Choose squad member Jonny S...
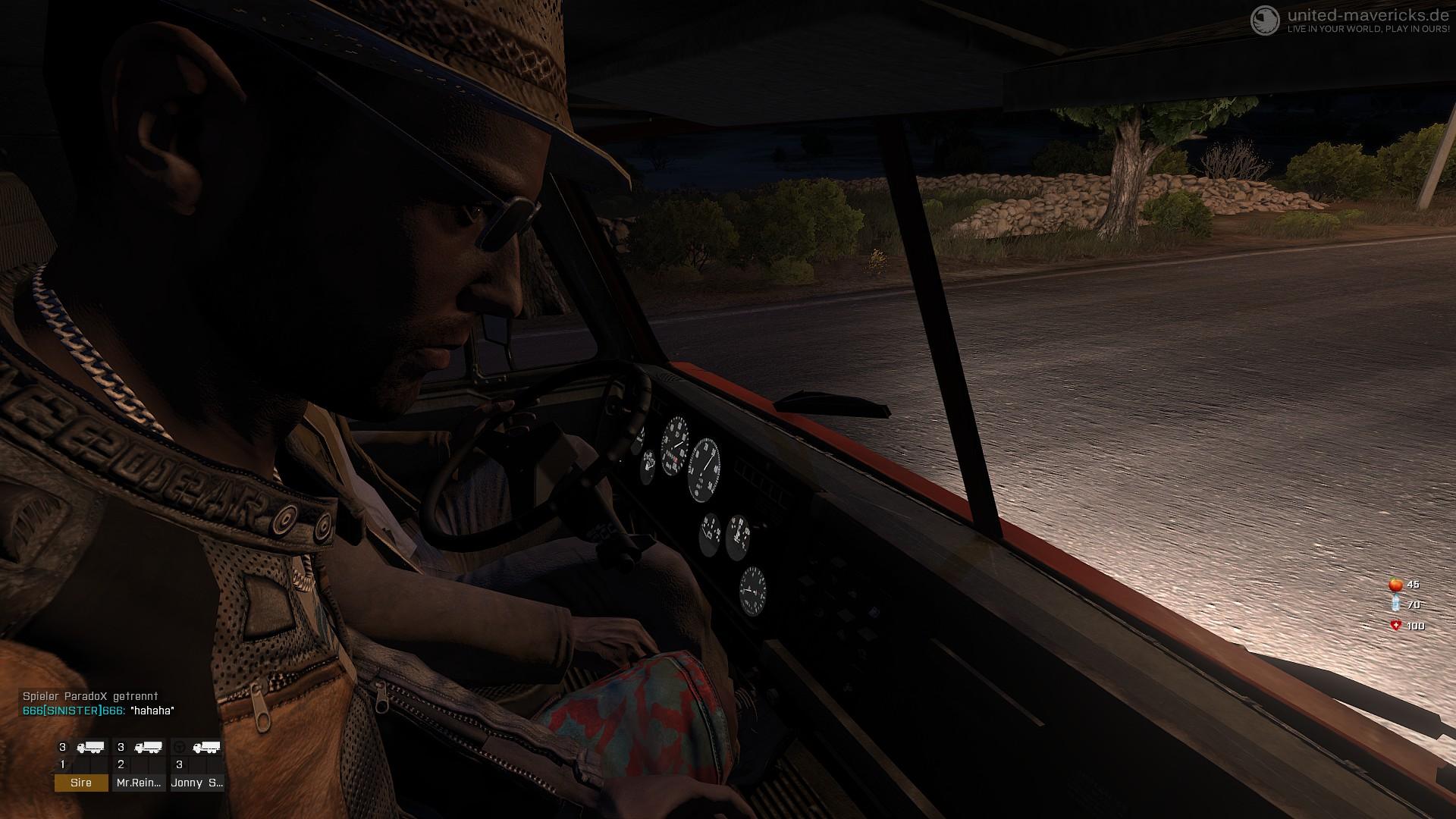Viewport: 1456px width, 819px height. [196, 783]
